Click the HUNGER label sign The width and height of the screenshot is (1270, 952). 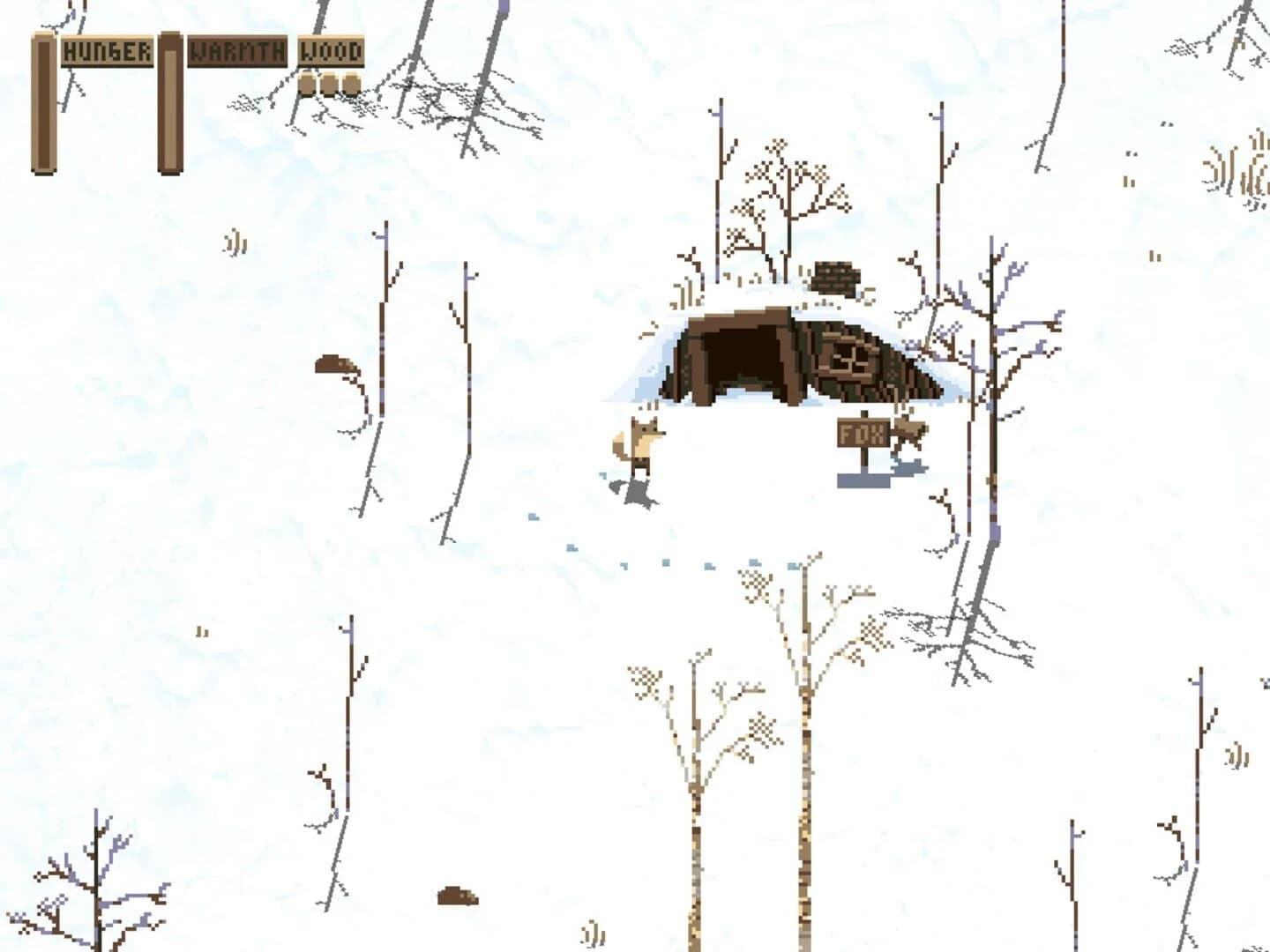(106, 50)
